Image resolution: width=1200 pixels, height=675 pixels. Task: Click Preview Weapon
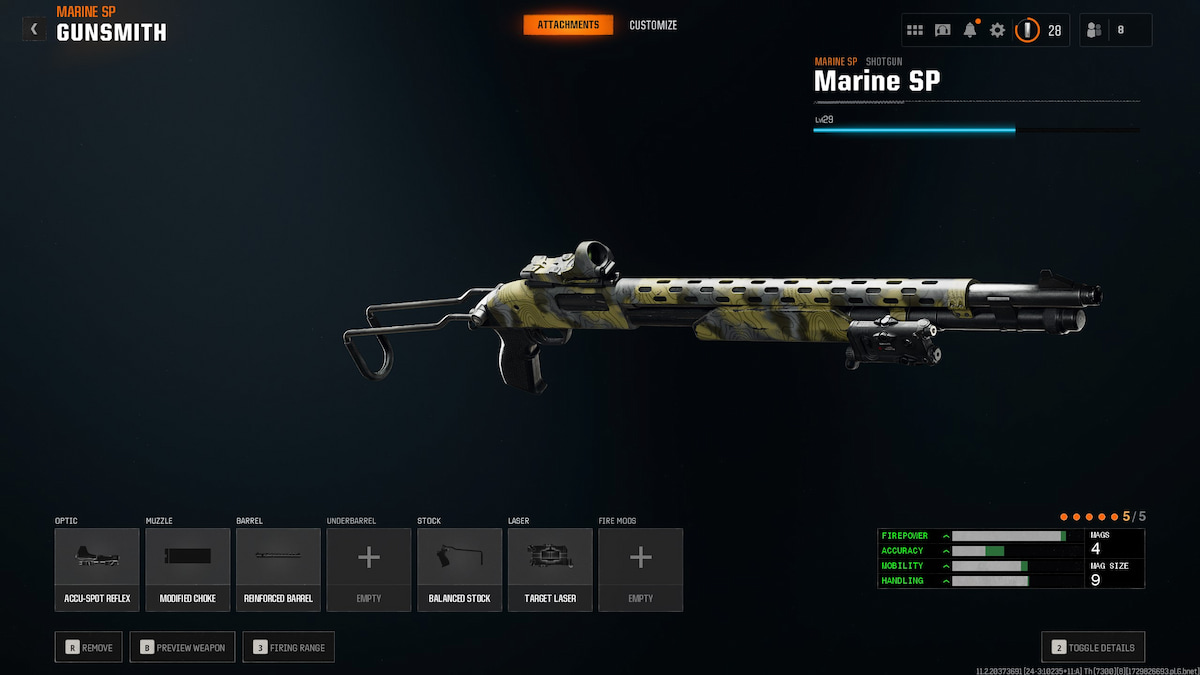coord(183,647)
